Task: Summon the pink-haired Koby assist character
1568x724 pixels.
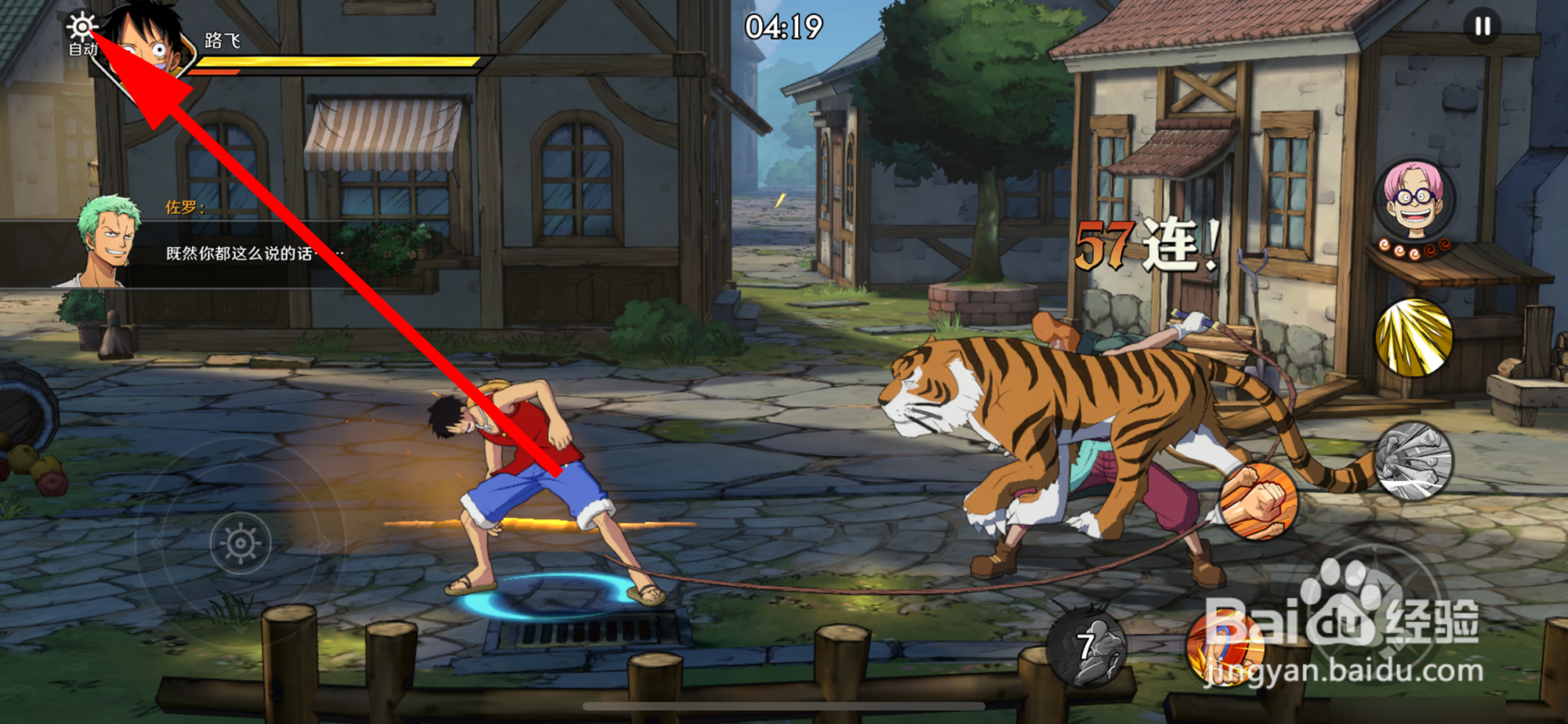Action: 1414,201
